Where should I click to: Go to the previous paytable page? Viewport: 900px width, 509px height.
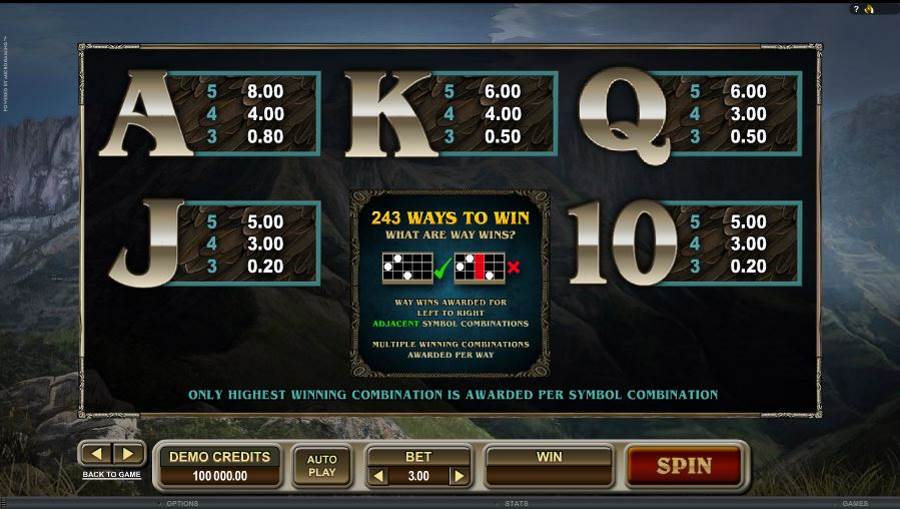pos(97,454)
